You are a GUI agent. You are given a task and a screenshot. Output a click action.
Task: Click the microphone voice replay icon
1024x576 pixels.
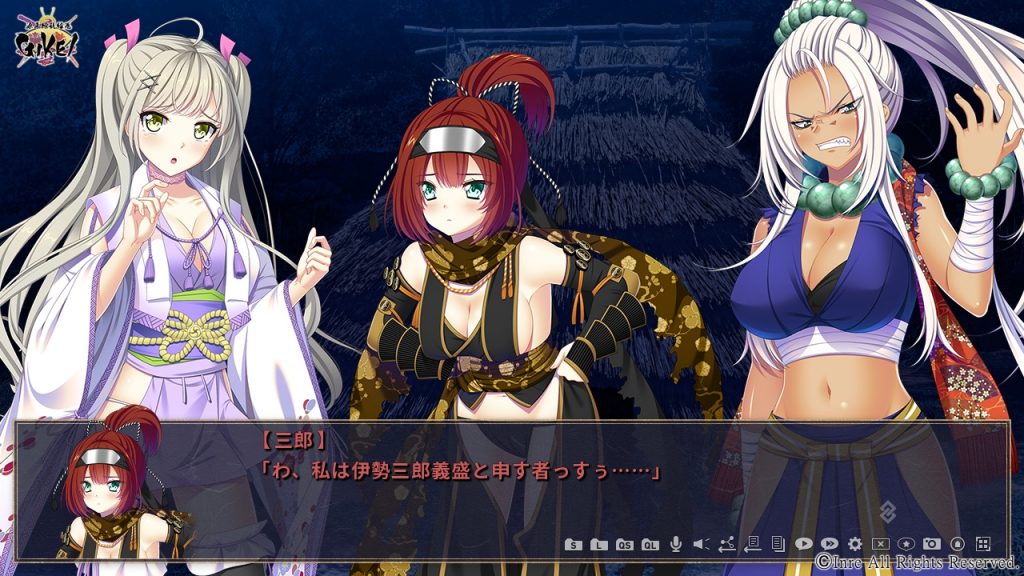[675, 544]
